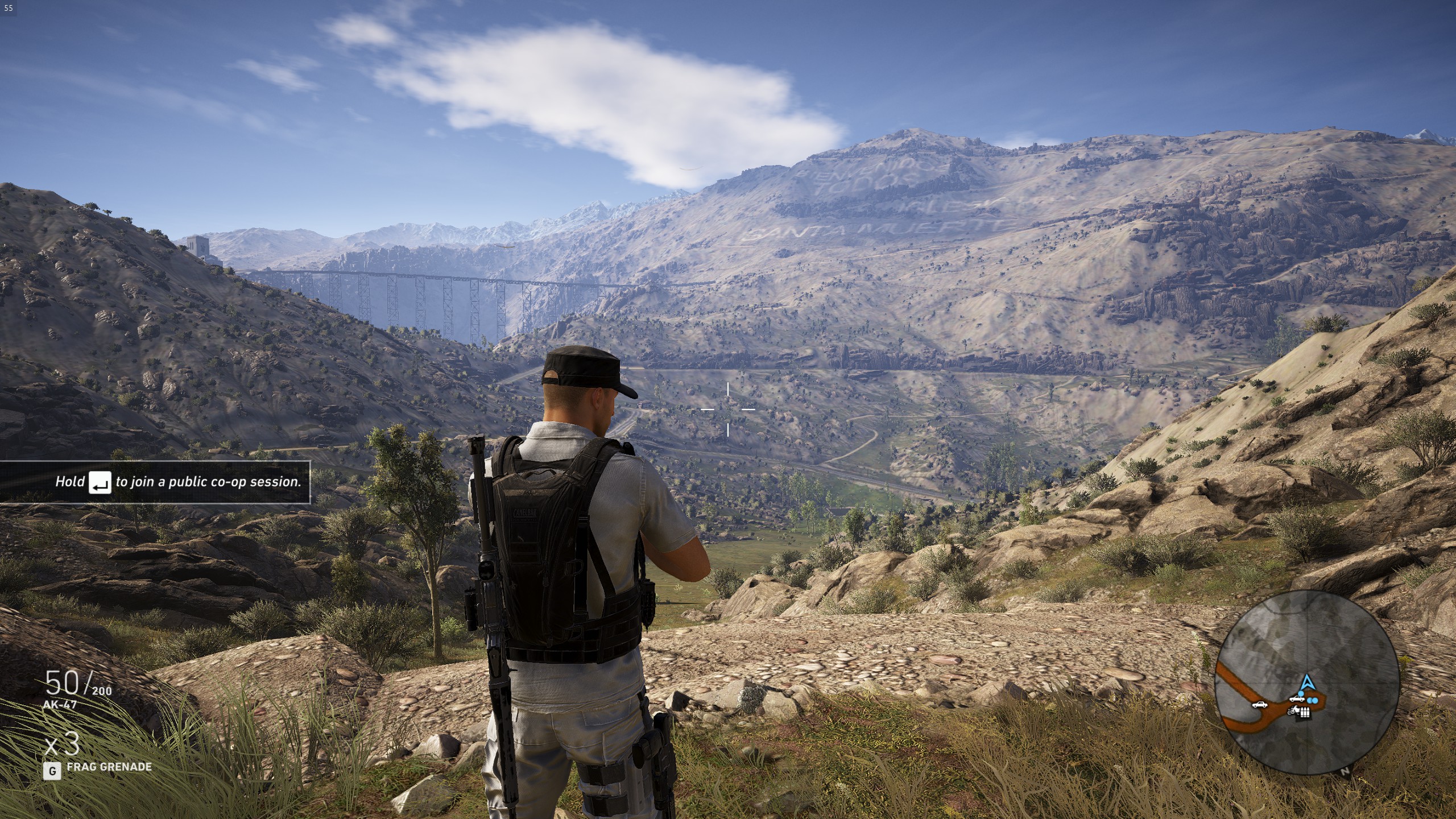1456x819 pixels.
Task: Select the AK-47 weapon label
Action: point(60,705)
